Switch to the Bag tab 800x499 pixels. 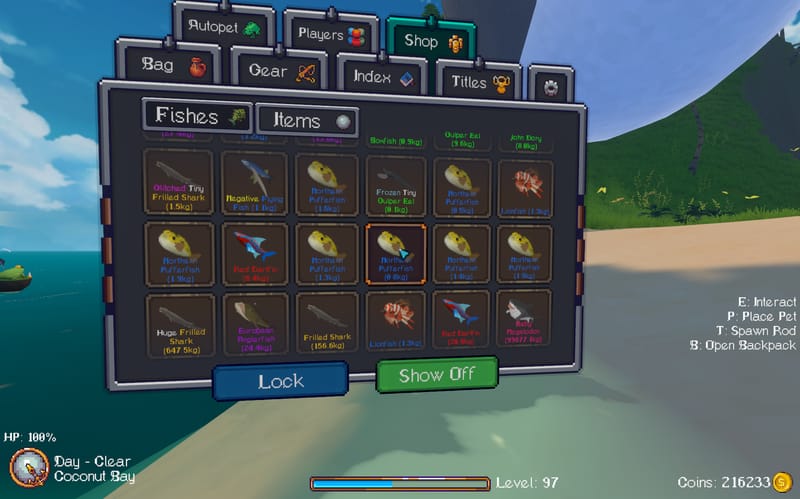point(172,66)
